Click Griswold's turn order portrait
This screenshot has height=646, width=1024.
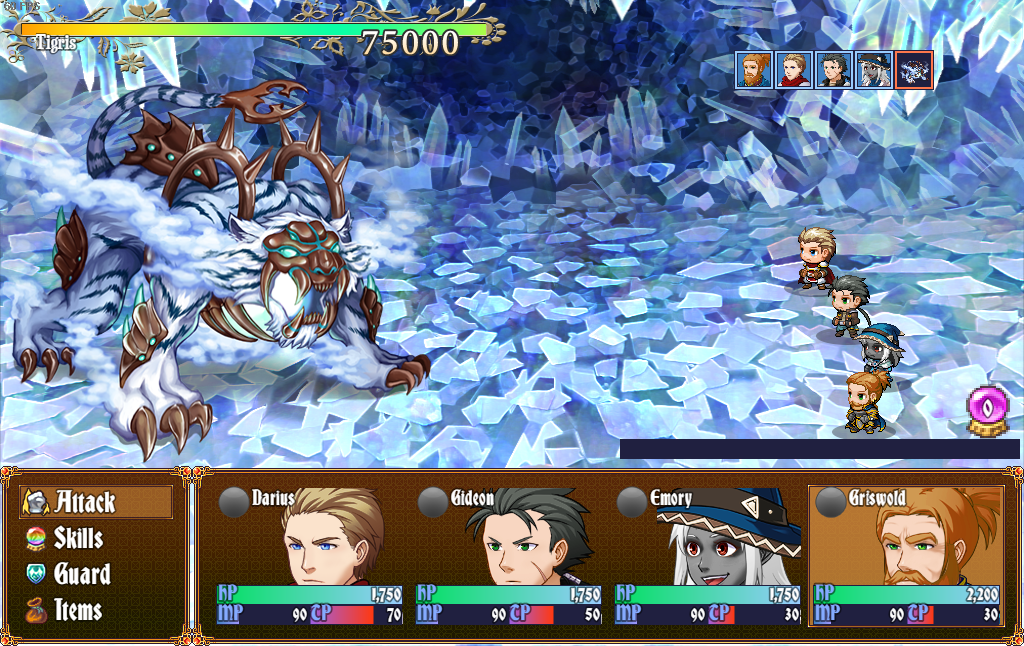[753, 70]
